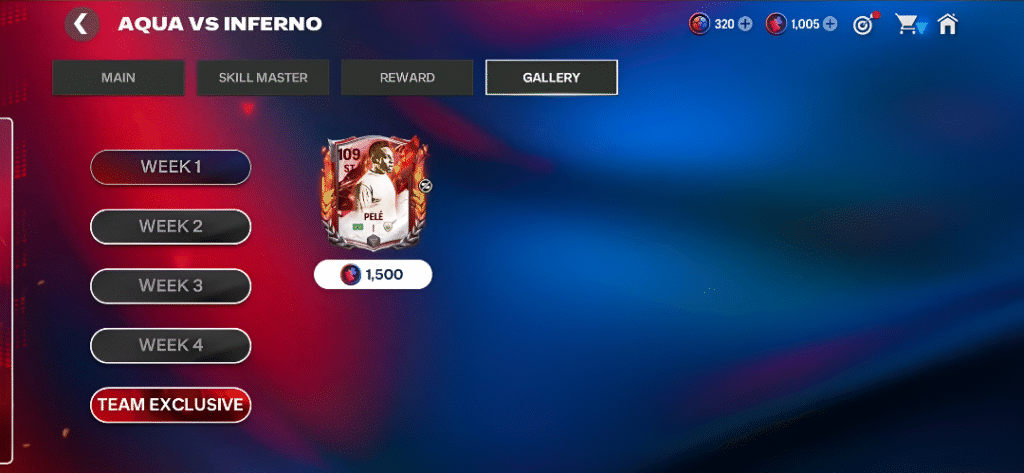Open the Skill Master tab
This screenshot has width=1024, height=473.
[263, 78]
